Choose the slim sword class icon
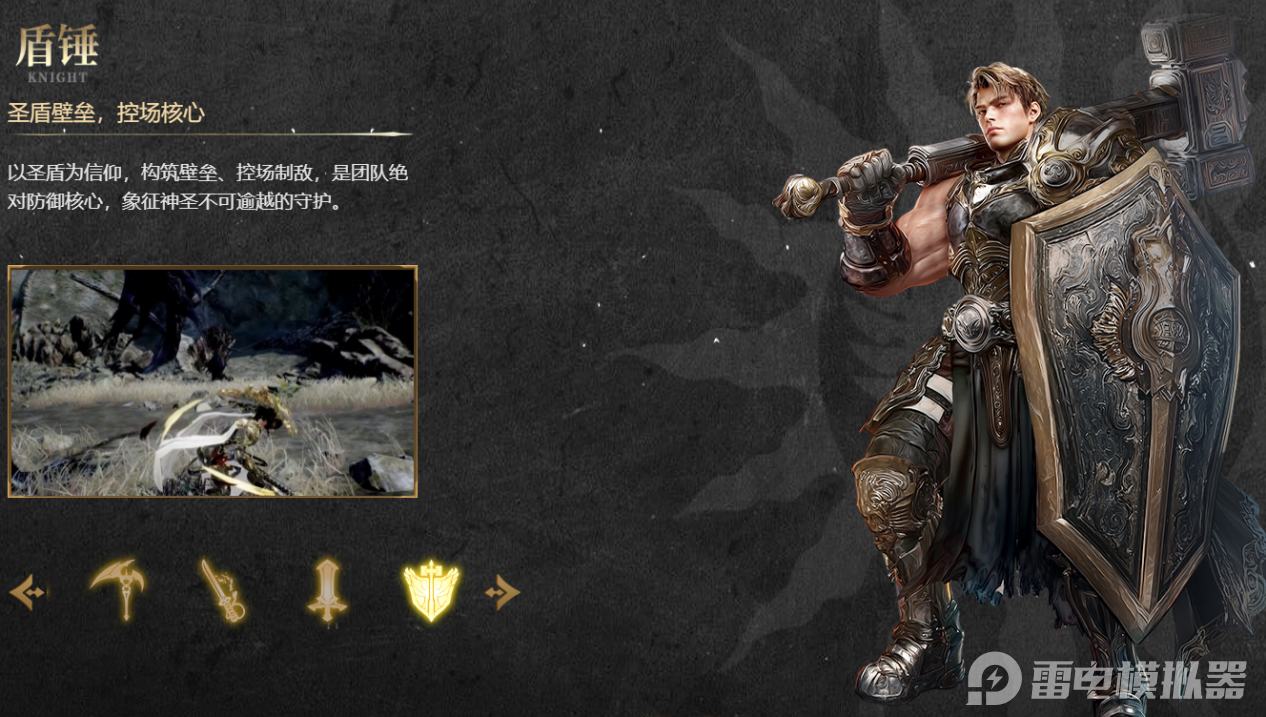 pos(221,591)
